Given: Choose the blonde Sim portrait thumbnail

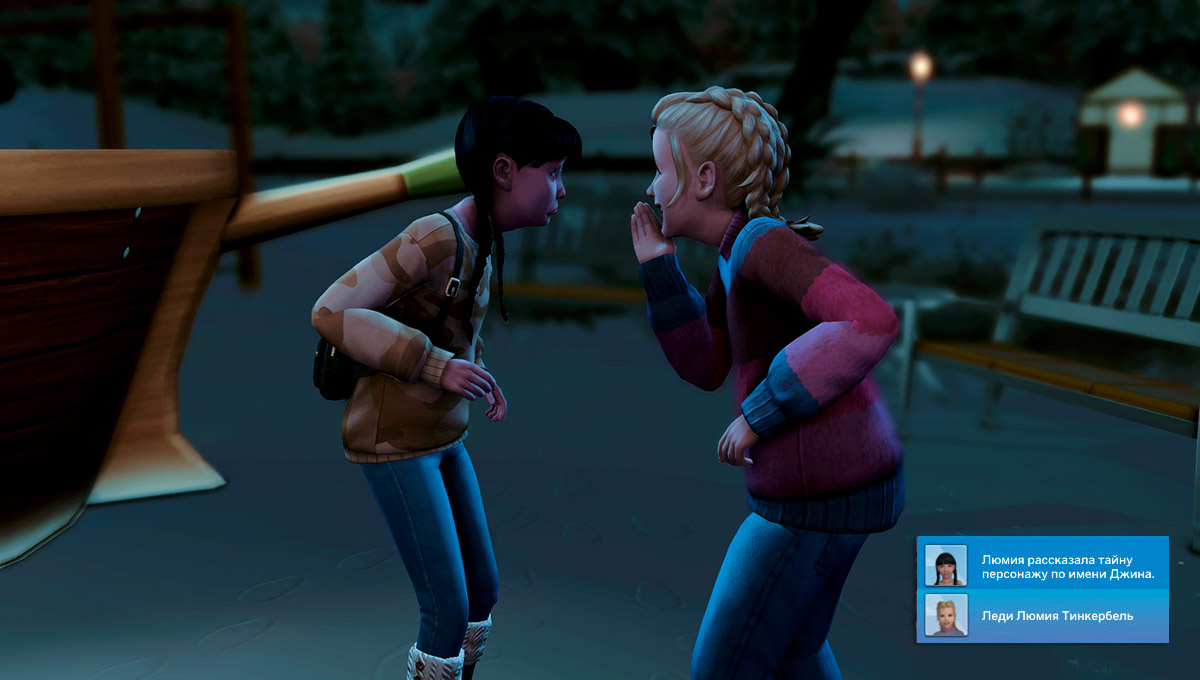Looking at the screenshot, I should point(945,615).
